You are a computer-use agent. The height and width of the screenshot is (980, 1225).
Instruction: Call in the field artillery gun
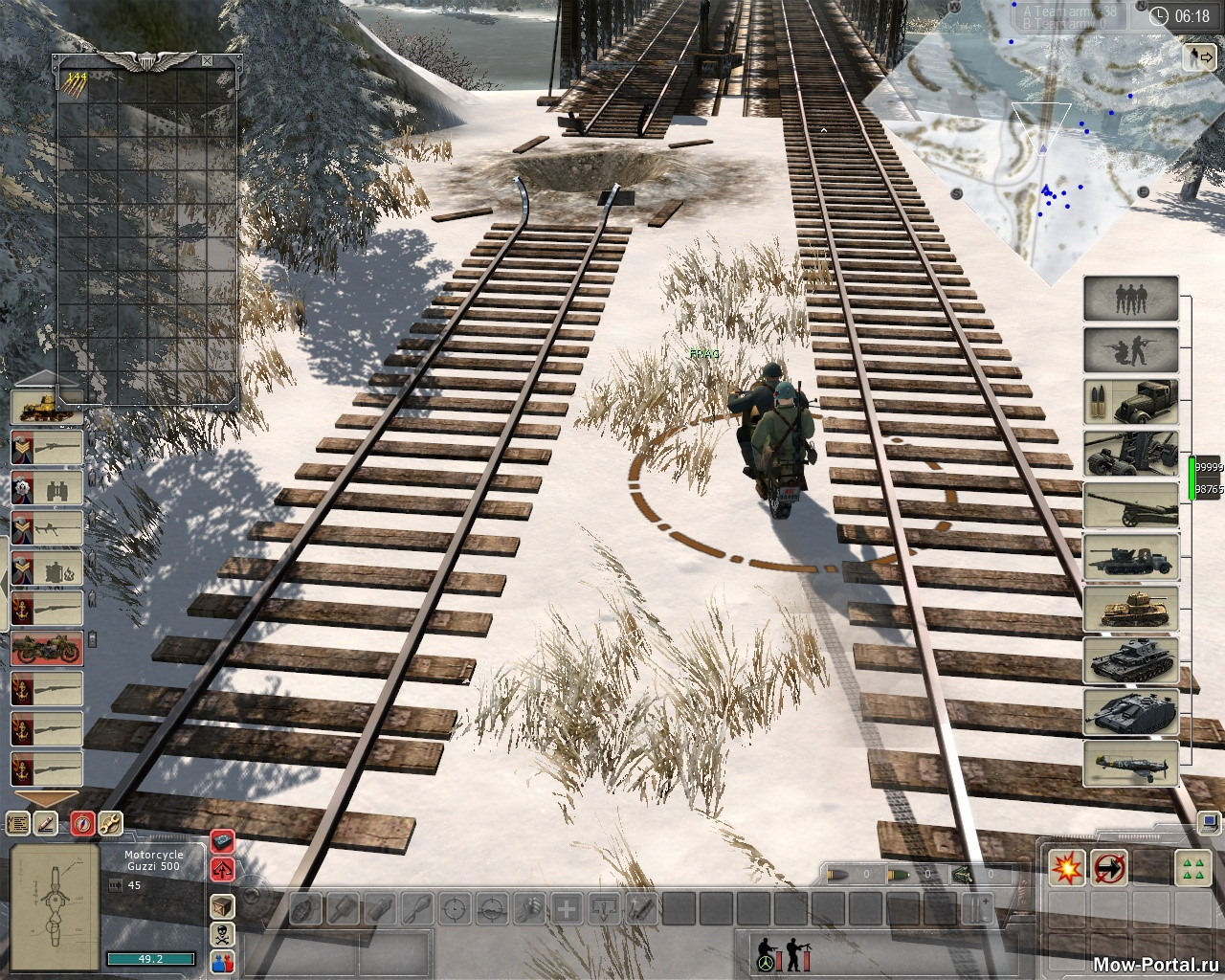(x=1130, y=504)
